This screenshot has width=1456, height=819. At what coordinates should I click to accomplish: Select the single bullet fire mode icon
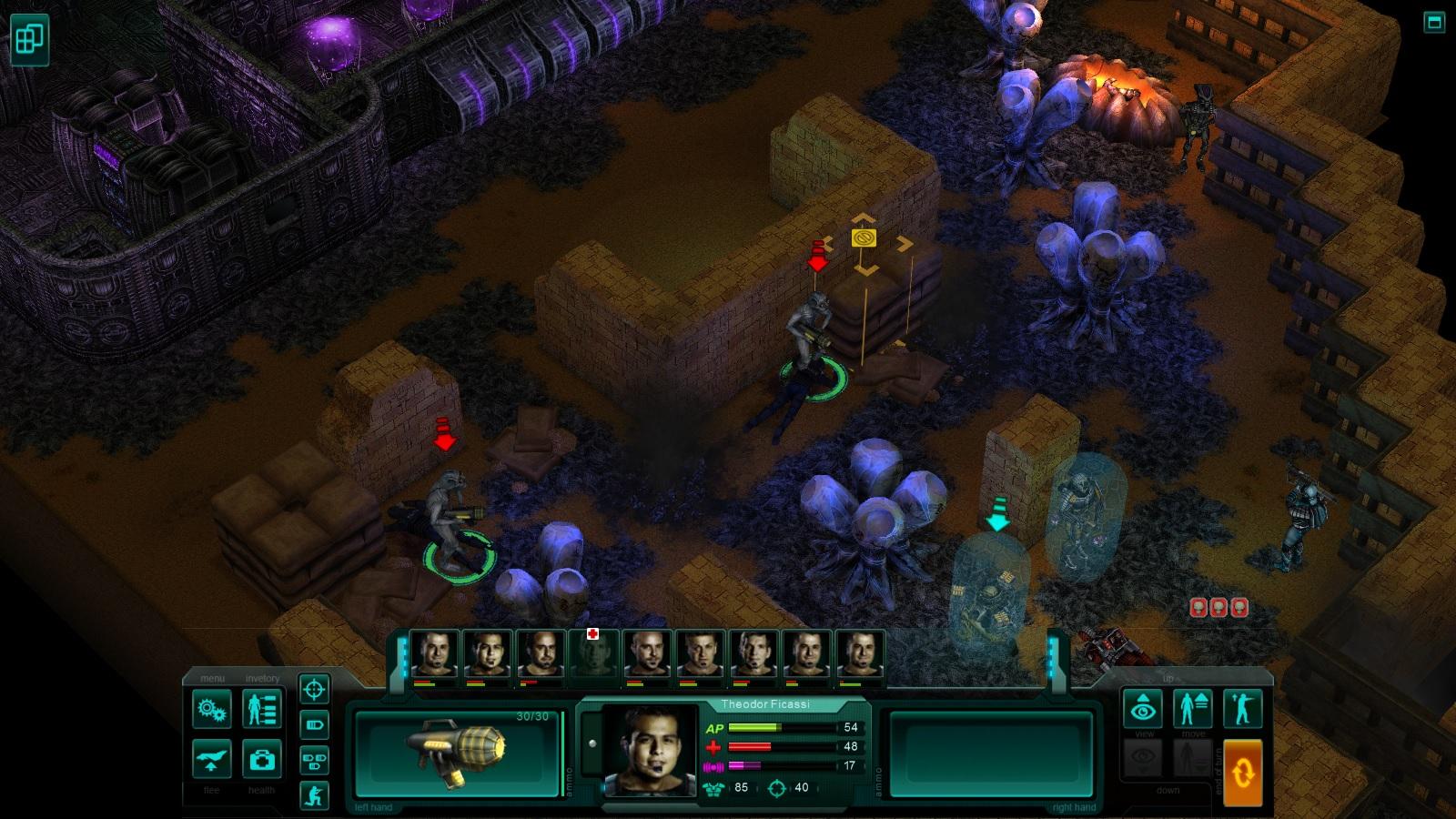314,723
